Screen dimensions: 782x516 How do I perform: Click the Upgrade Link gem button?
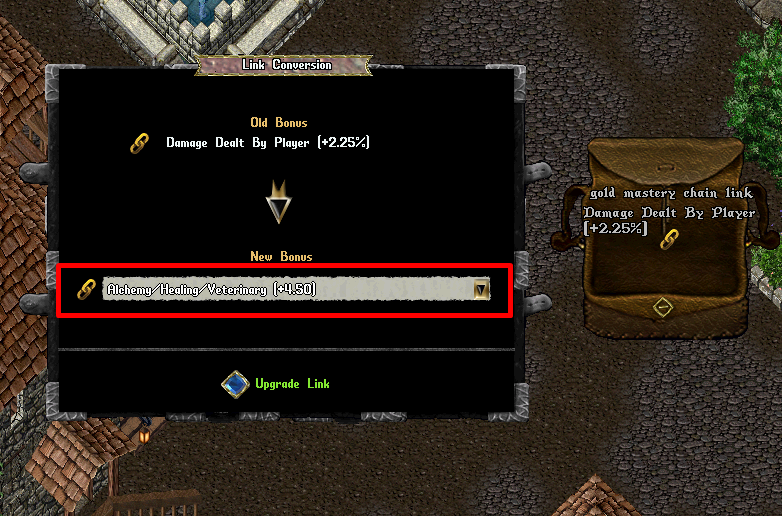tap(235, 384)
